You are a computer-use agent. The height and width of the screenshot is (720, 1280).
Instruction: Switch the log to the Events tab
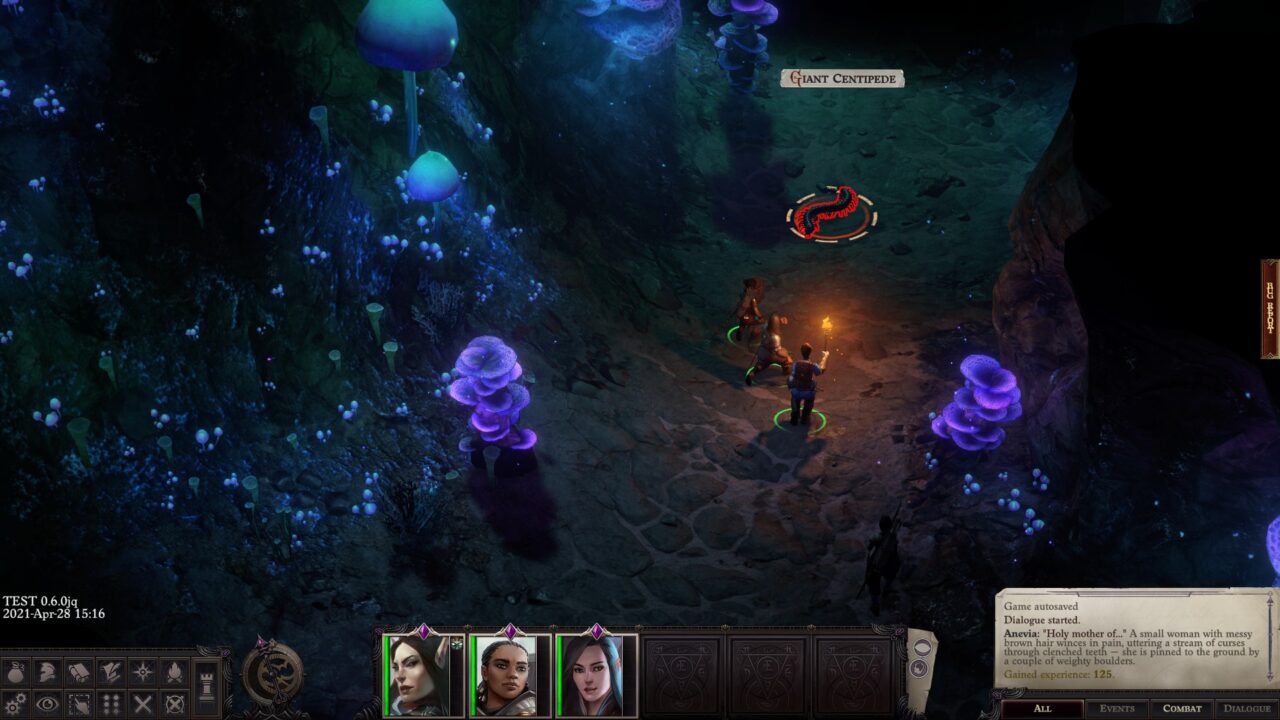tap(1117, 709)
